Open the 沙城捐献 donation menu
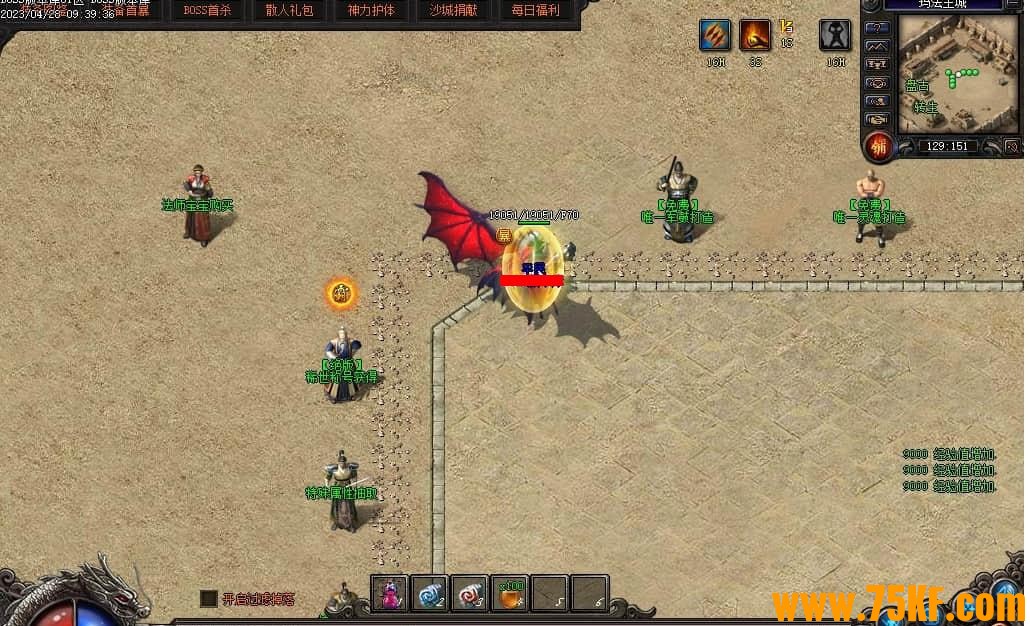The width and height of the screenshot is (1030, 626). (x=453, y=11)
